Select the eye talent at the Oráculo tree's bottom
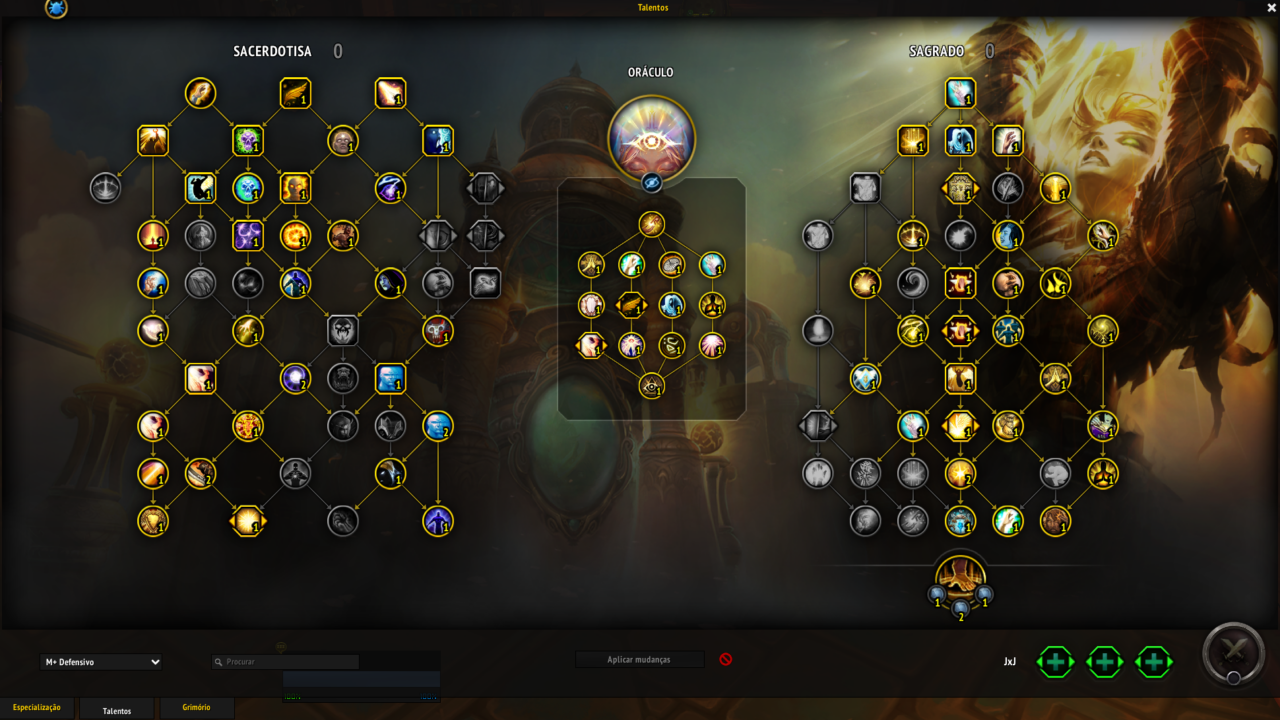1280x720 pixels. [x=652, y=385]
